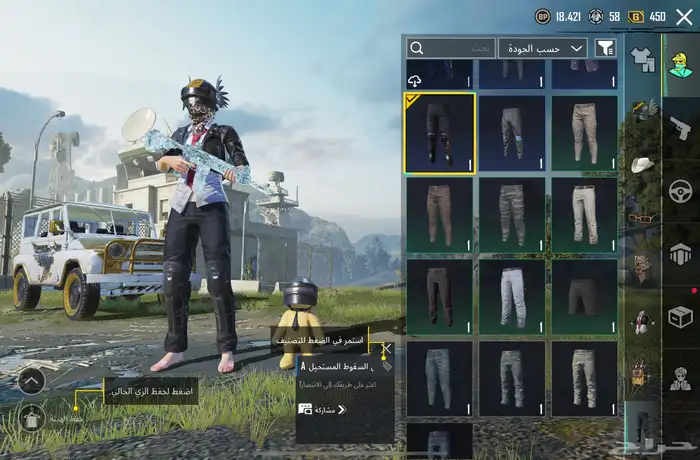Screen dimensions: 700x460
Task: Choose the dark shorts item
Action: tap(584, 297)
